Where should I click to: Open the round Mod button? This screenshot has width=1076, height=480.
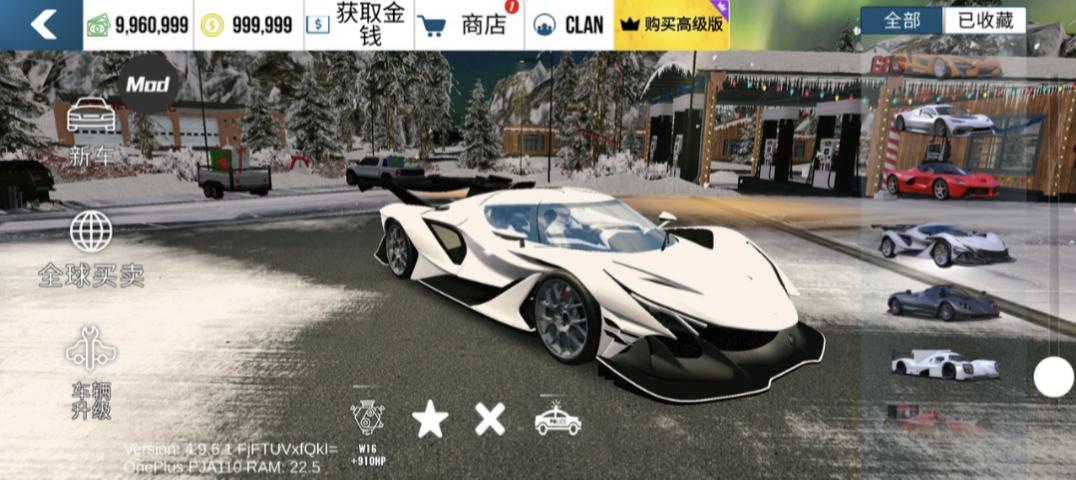pyautogui.click(x=148, y=84)
